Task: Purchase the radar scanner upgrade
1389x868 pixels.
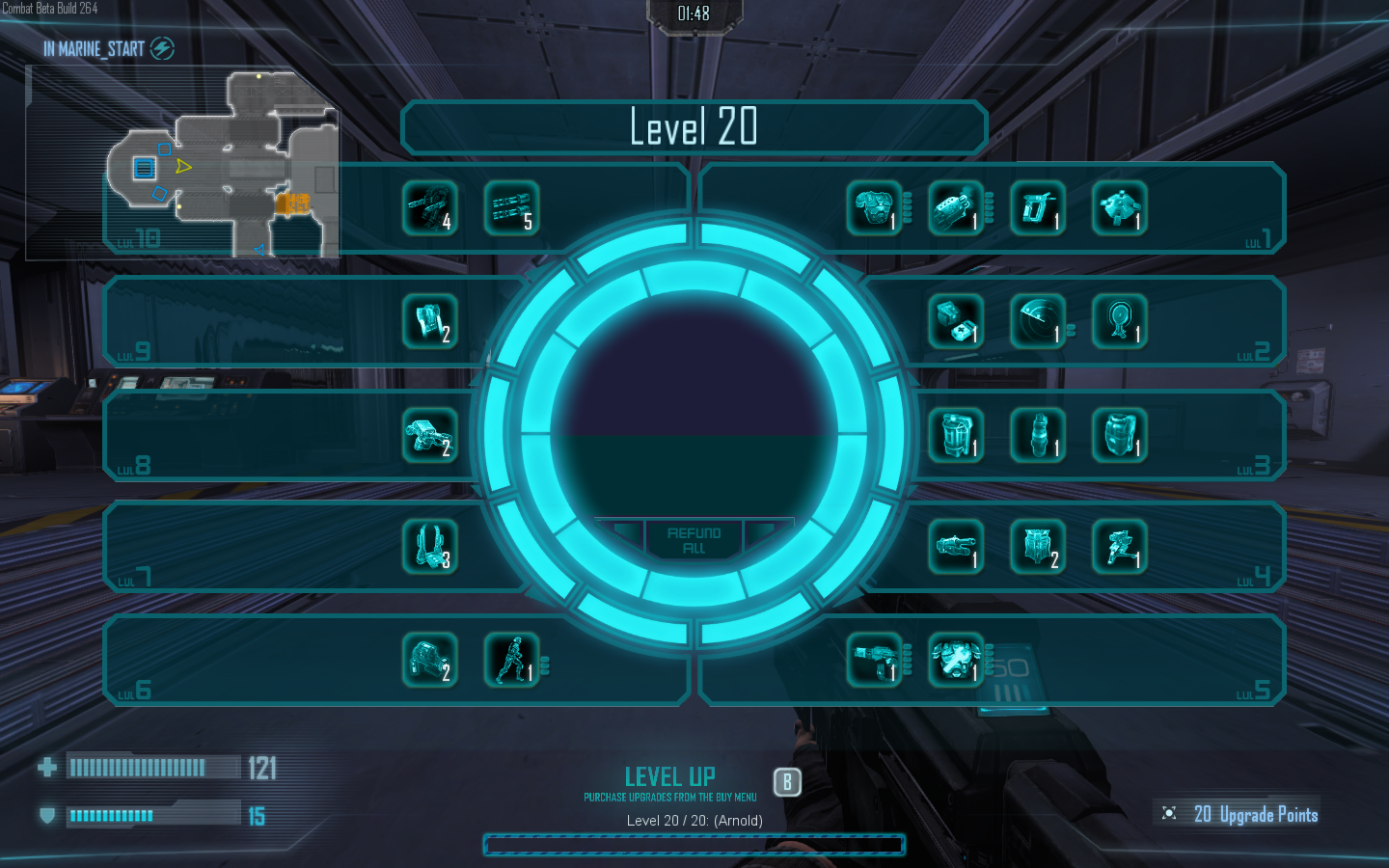Action: [1038, 321]
